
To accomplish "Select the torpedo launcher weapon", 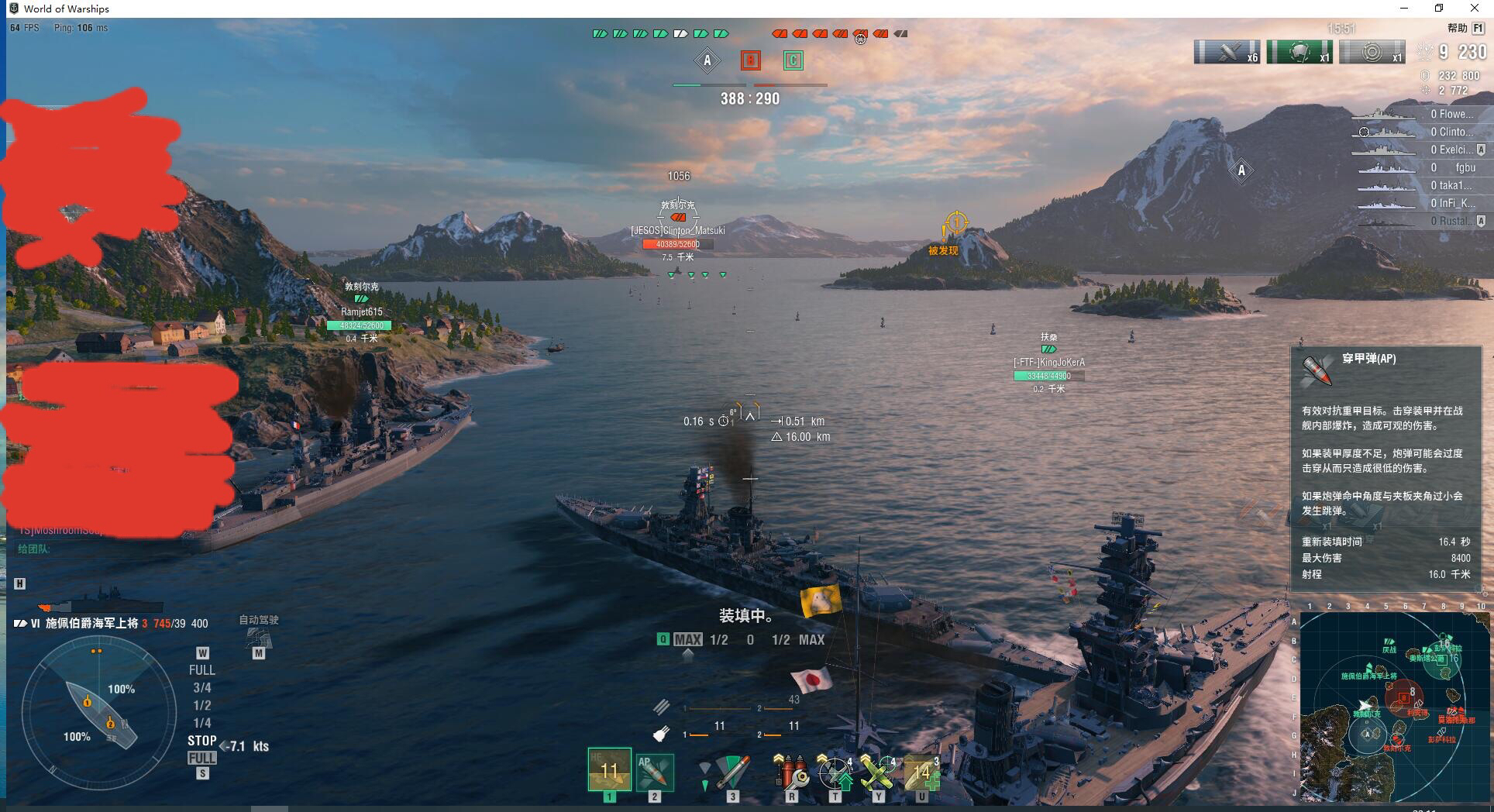I will coord(732,772).
